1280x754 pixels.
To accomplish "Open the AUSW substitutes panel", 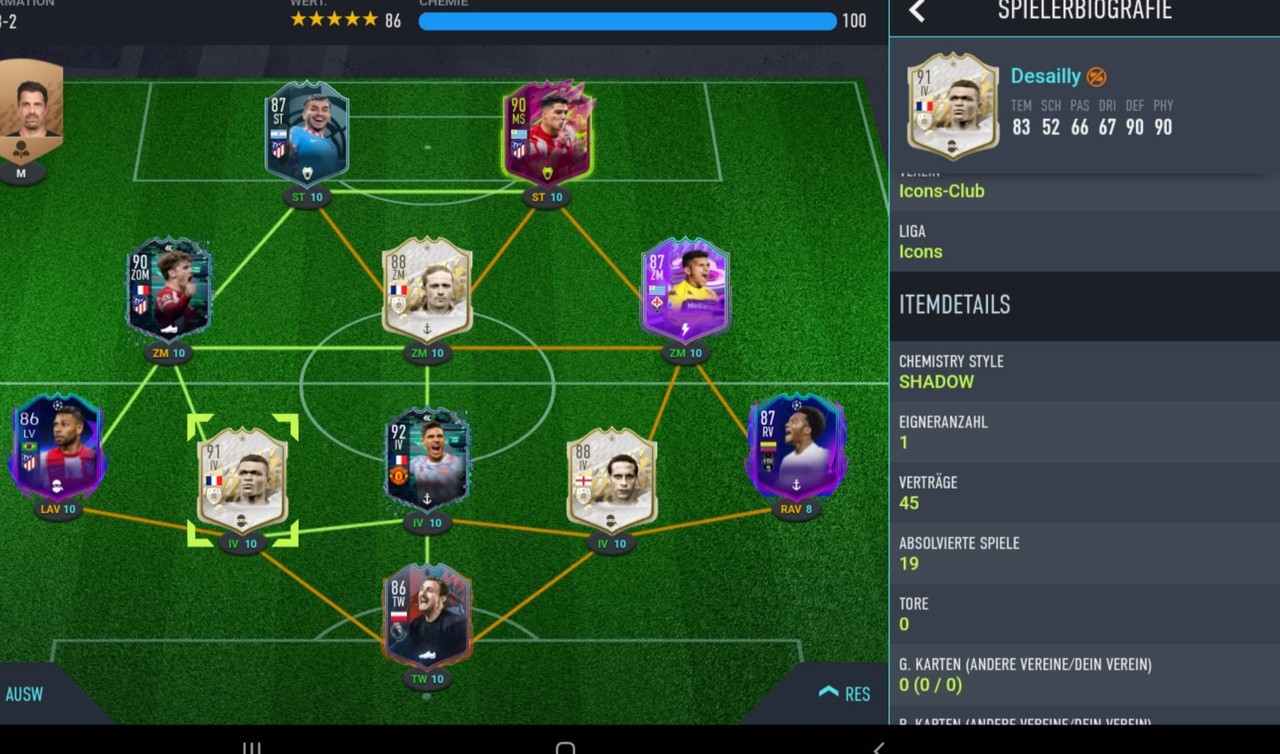I will 25,694.
